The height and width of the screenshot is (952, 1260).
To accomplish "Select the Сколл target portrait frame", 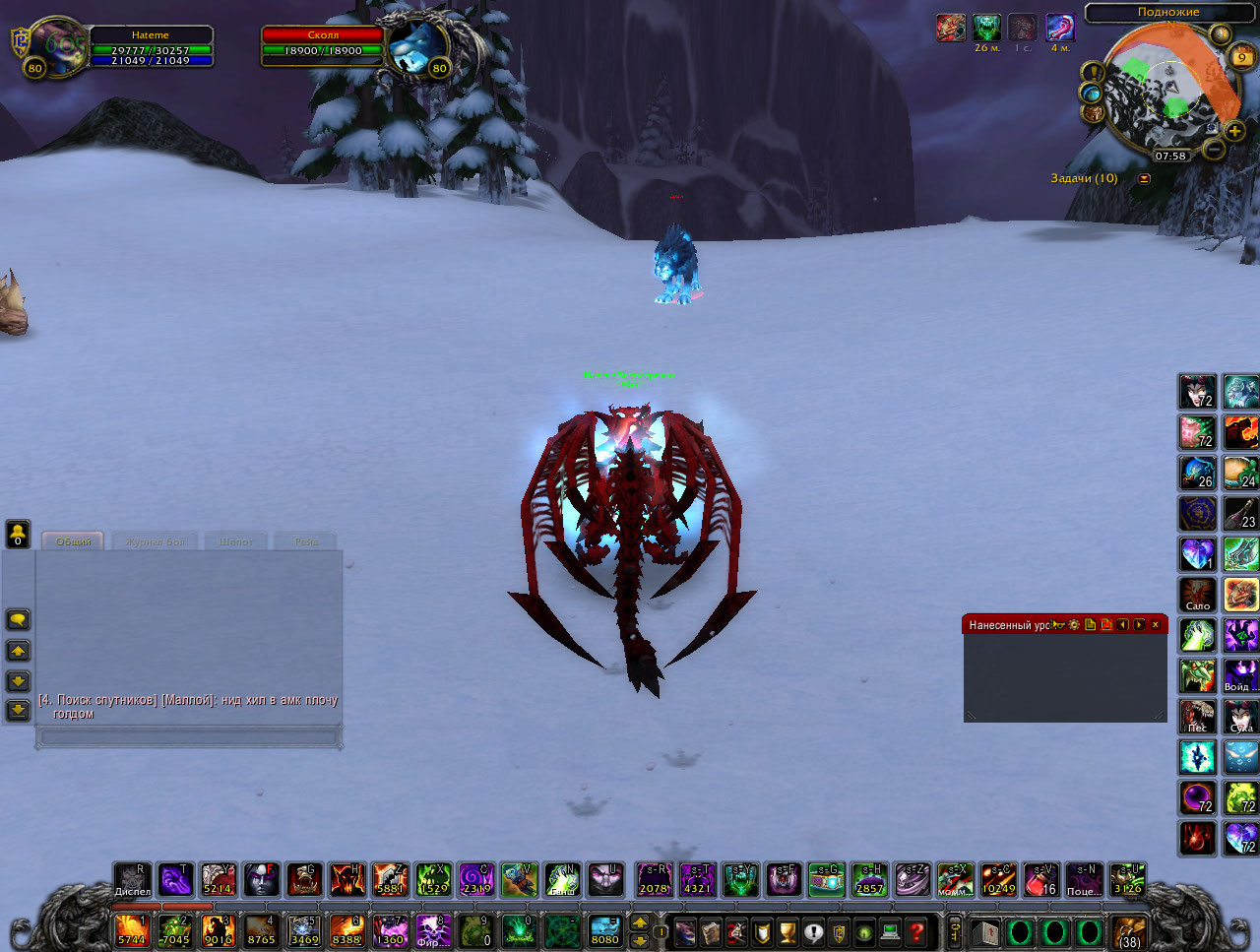I will tap(415, 46).
